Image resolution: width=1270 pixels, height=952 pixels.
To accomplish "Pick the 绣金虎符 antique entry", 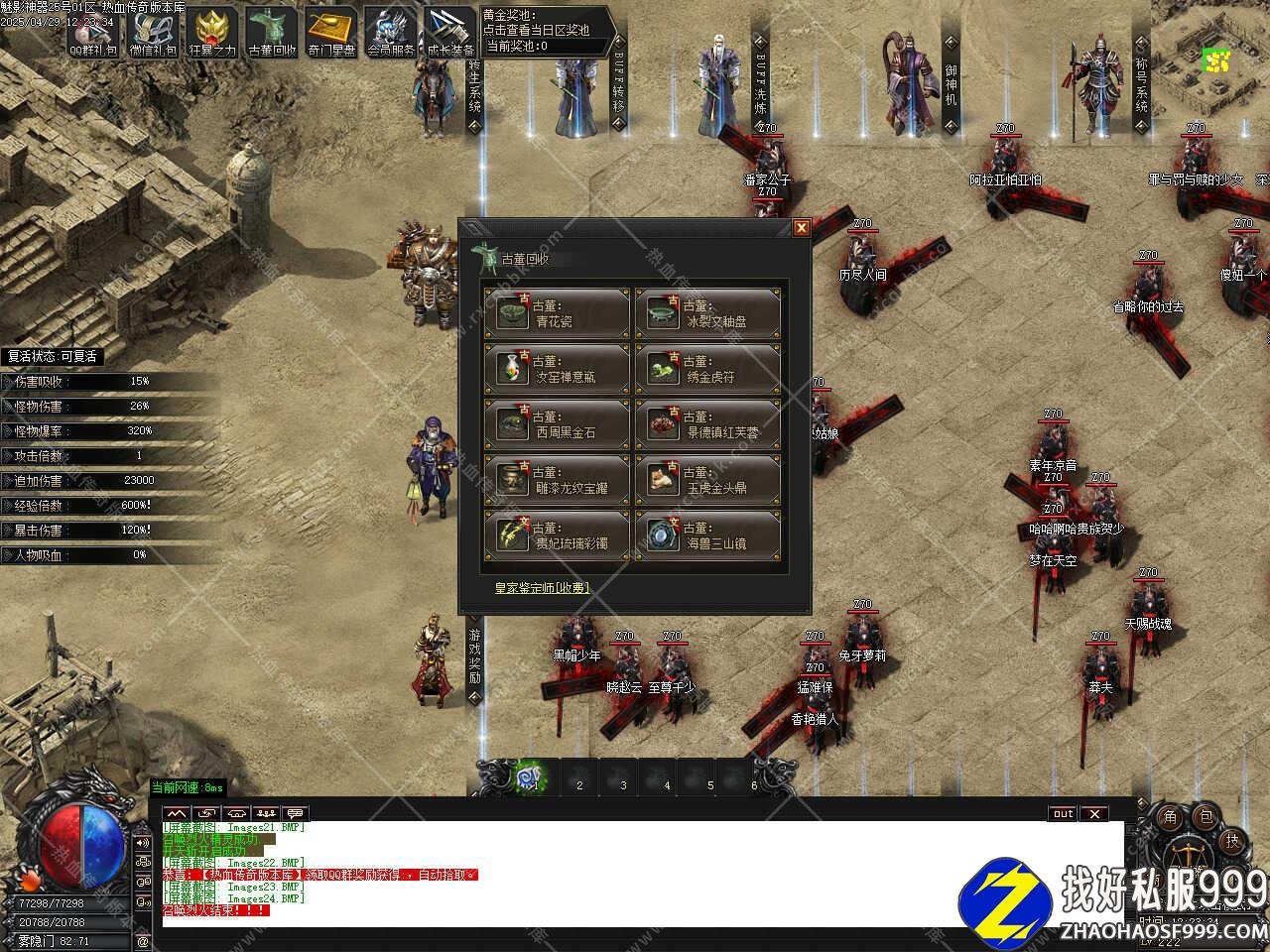I will (x=707, y=370).
